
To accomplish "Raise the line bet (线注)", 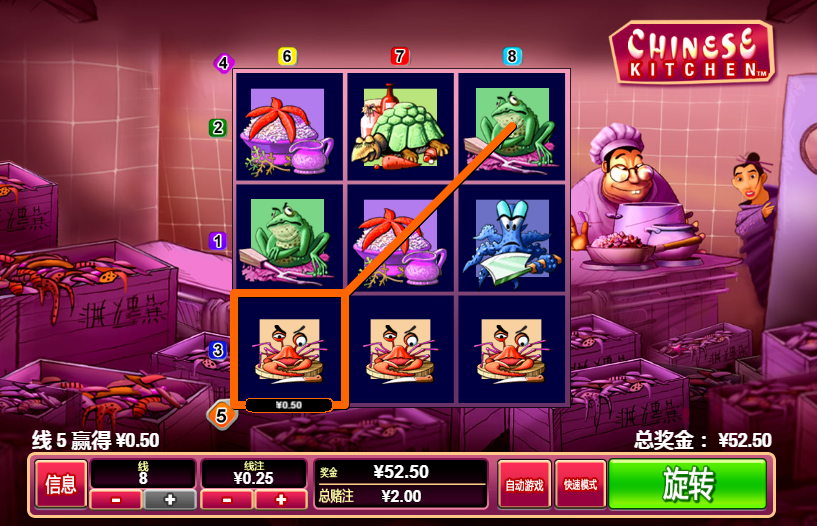I will click(x=280, y=499).
